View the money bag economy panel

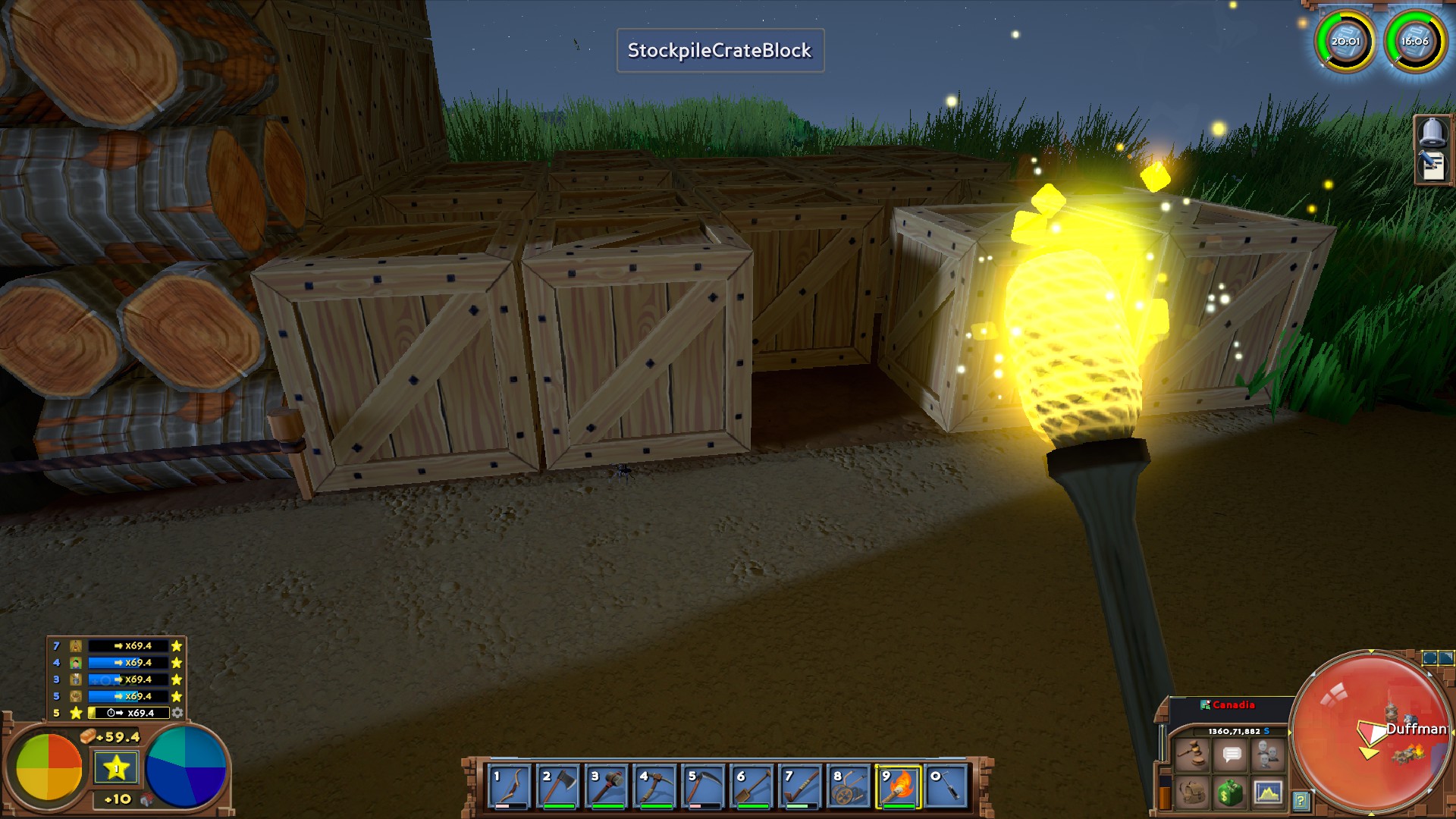point(1231,795)
